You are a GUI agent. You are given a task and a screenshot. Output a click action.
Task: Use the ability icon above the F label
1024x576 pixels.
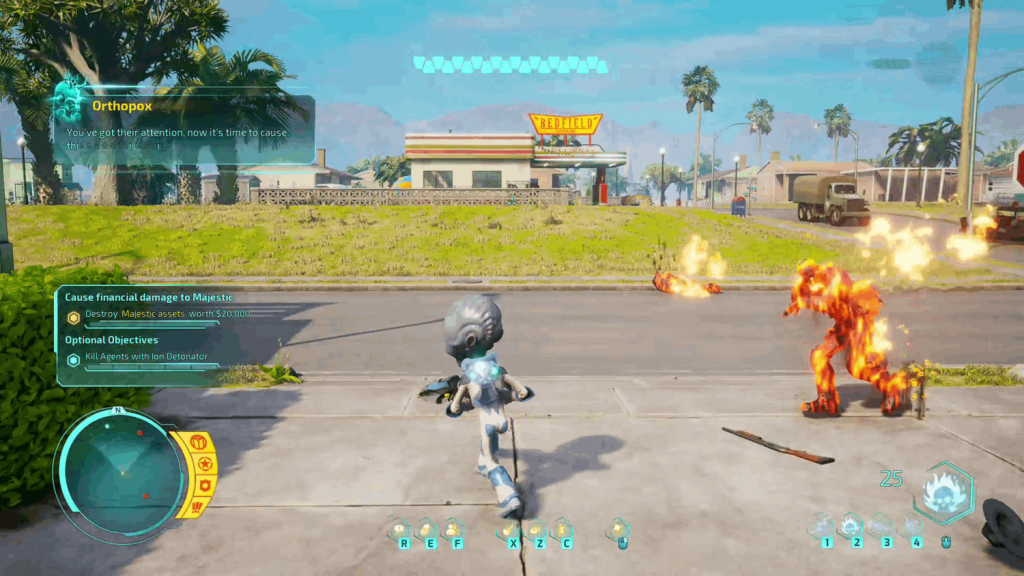[x=454, y=529]
